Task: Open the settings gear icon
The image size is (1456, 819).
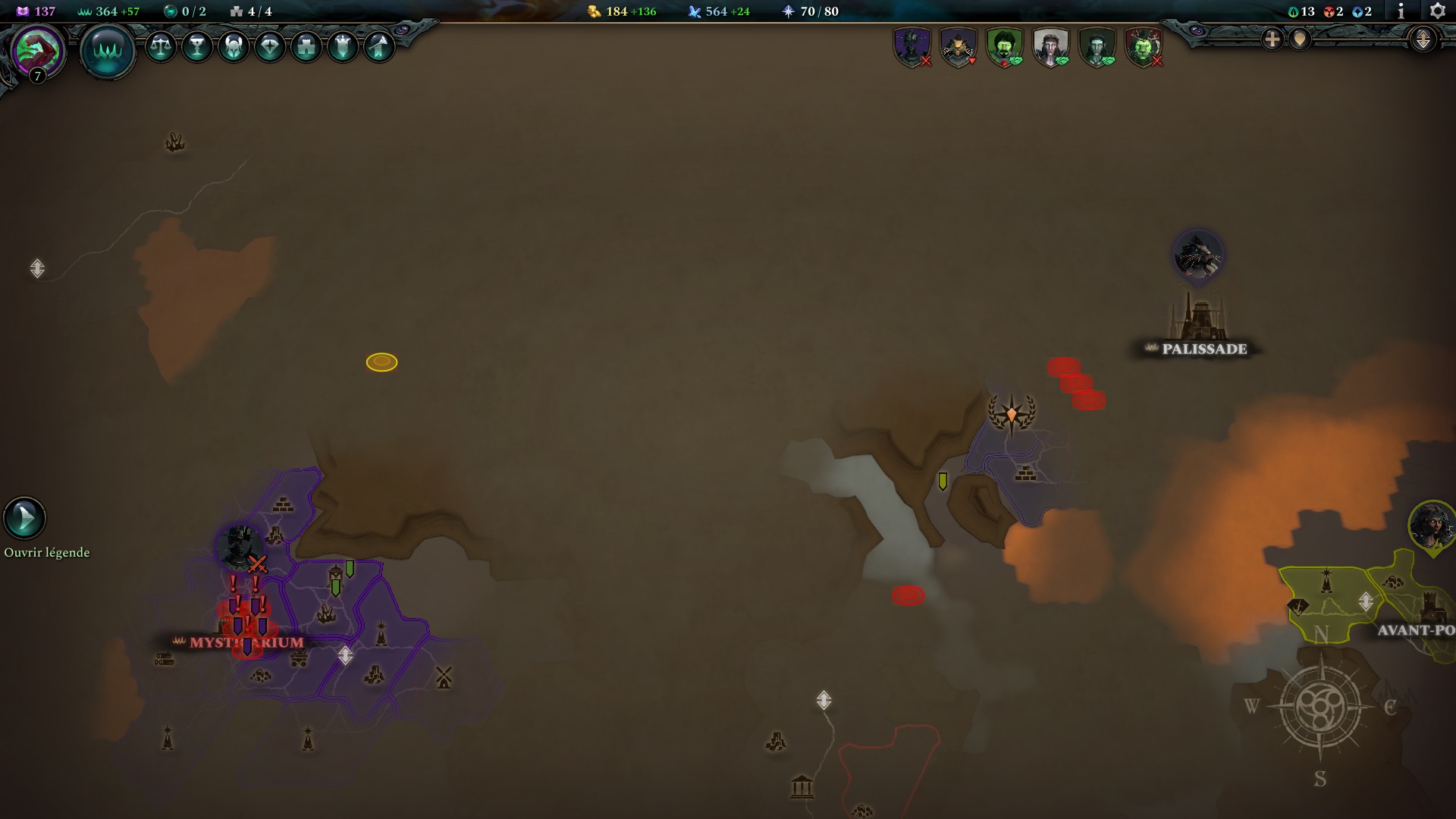Action: click(1437, 11)
